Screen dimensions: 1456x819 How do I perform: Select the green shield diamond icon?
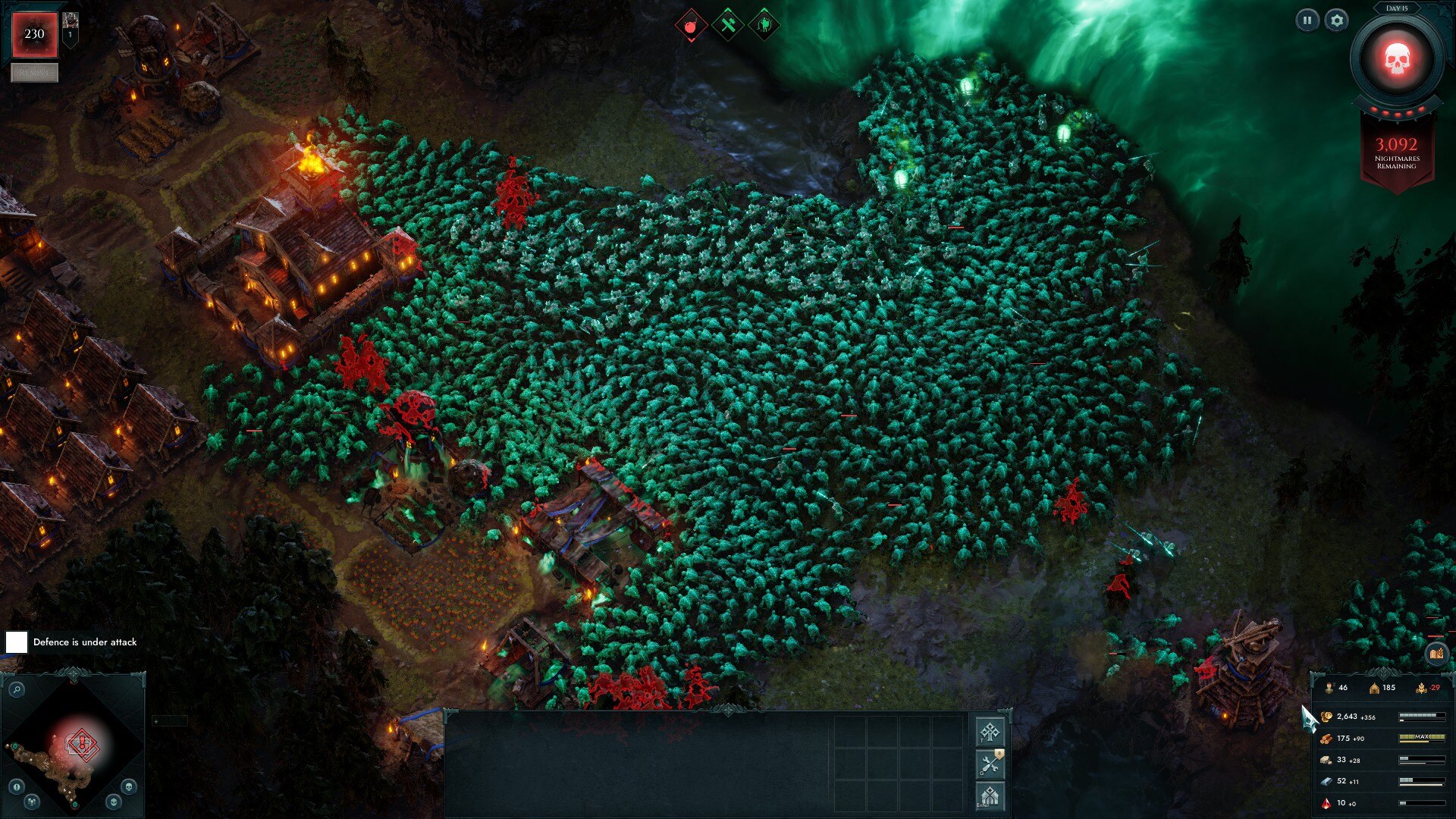[x=764, y=27]
